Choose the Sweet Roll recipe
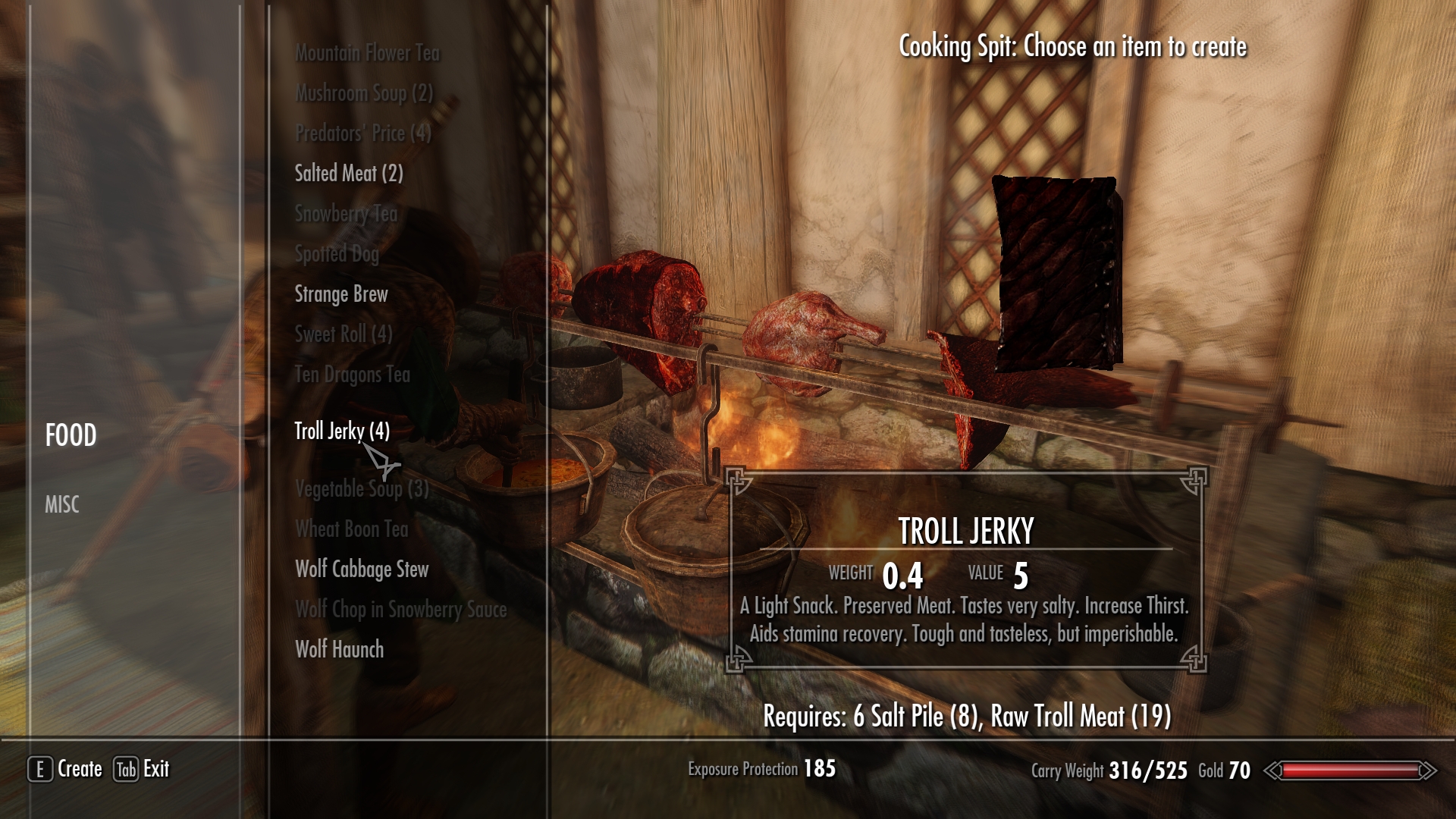1456x819 pixels. click(344, 334)
